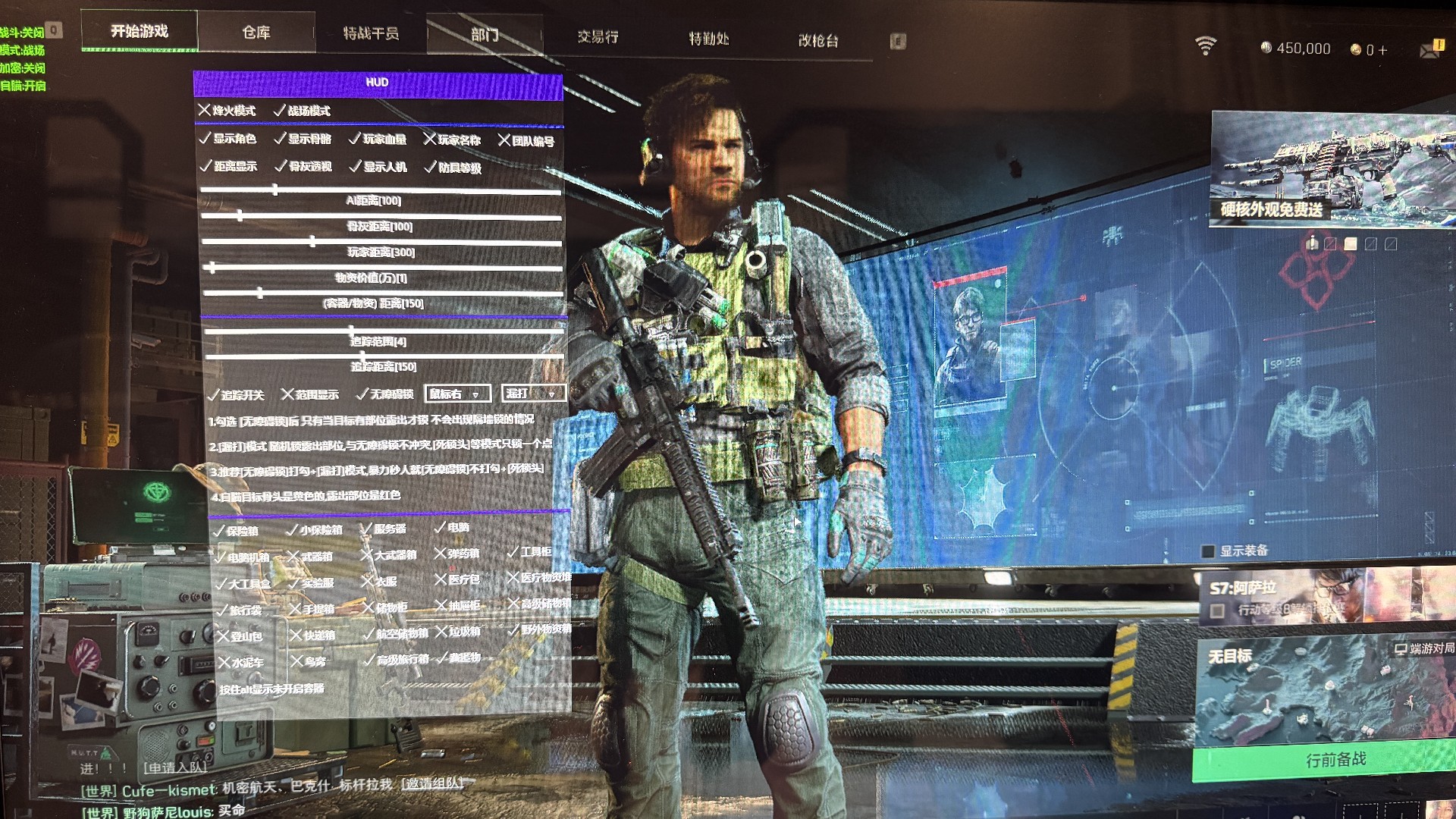
Task: Open the 改枪台 tab
Action: tap(818, 41)
